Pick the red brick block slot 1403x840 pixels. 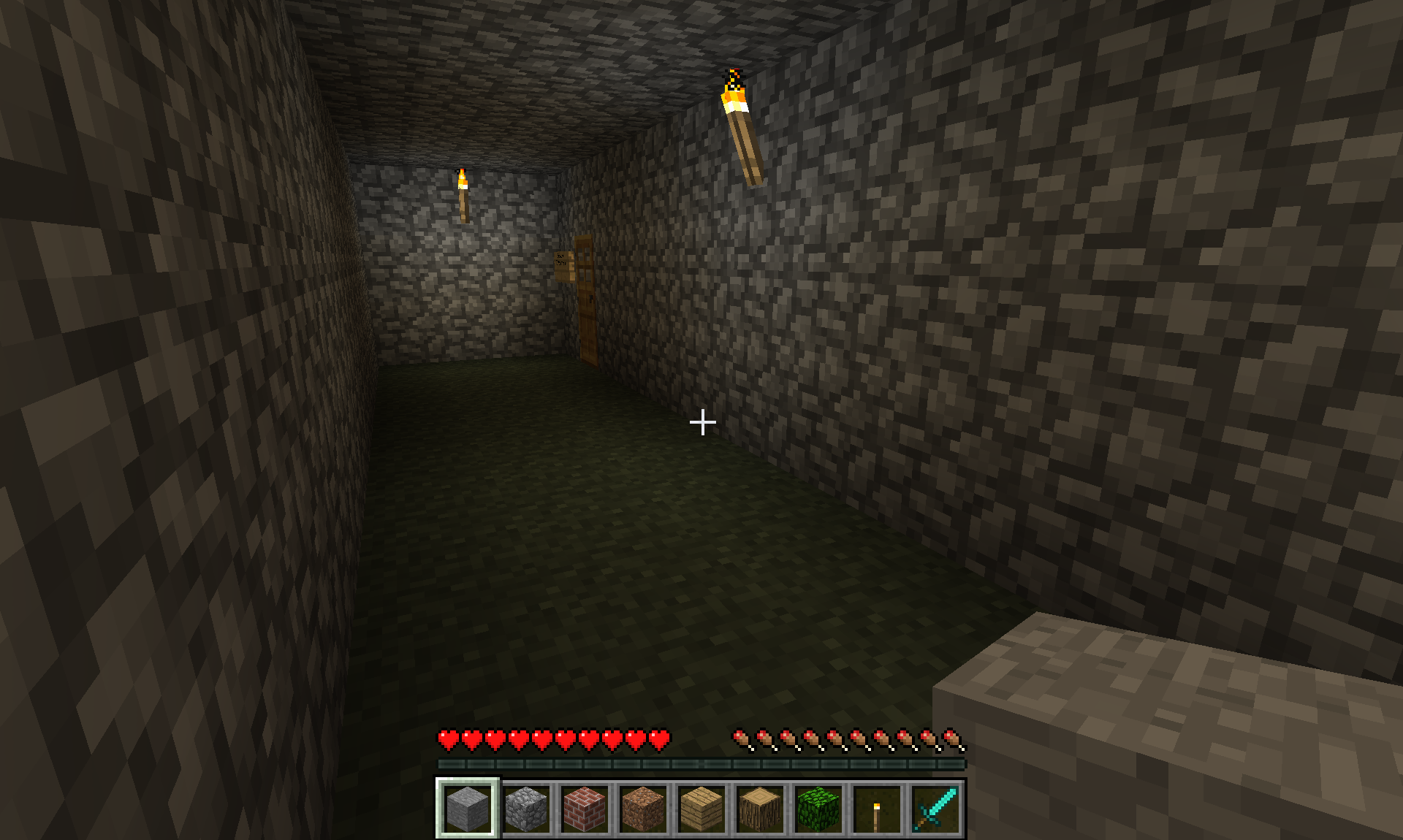(585, 808)
